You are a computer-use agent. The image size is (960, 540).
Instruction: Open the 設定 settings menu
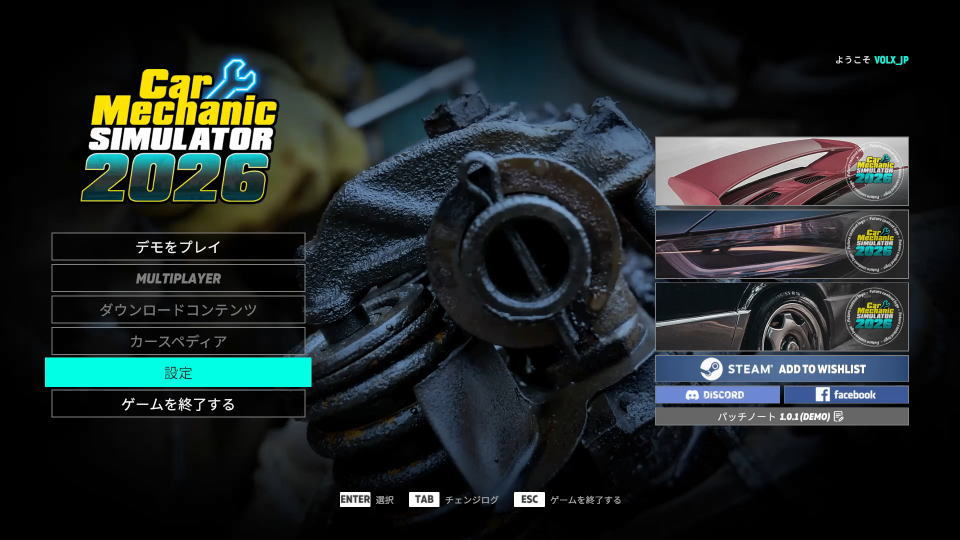coord(178,373)
